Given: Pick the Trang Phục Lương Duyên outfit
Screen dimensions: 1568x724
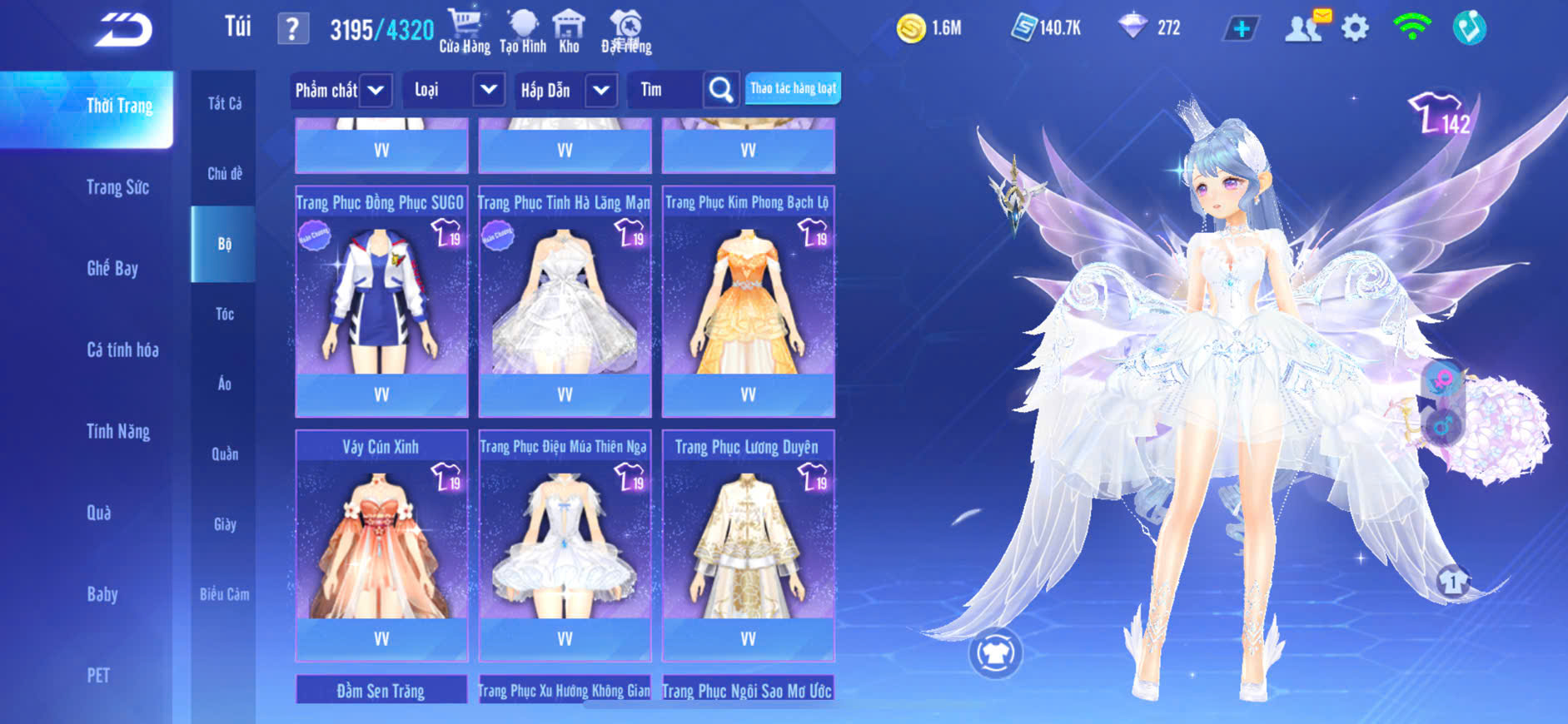Looking at the screenshot, I should click(x=748, y=544).
